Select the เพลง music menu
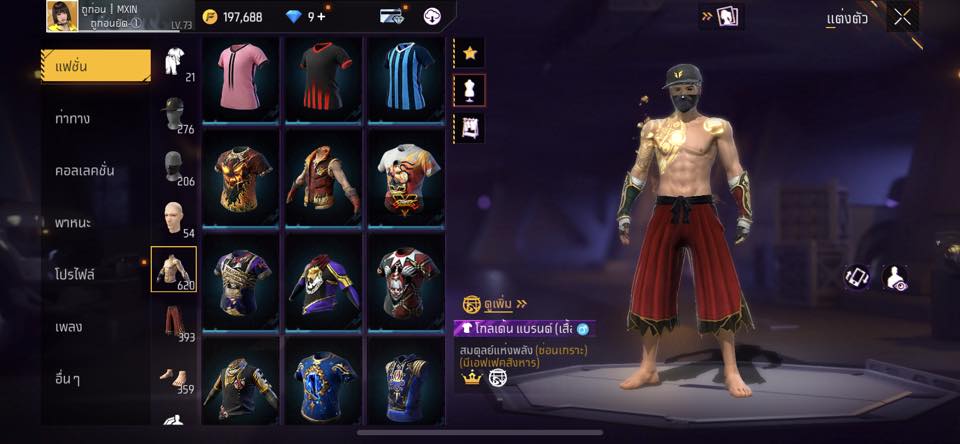The height and width of the screenshot is (444, 960). [x=70, y=326]
